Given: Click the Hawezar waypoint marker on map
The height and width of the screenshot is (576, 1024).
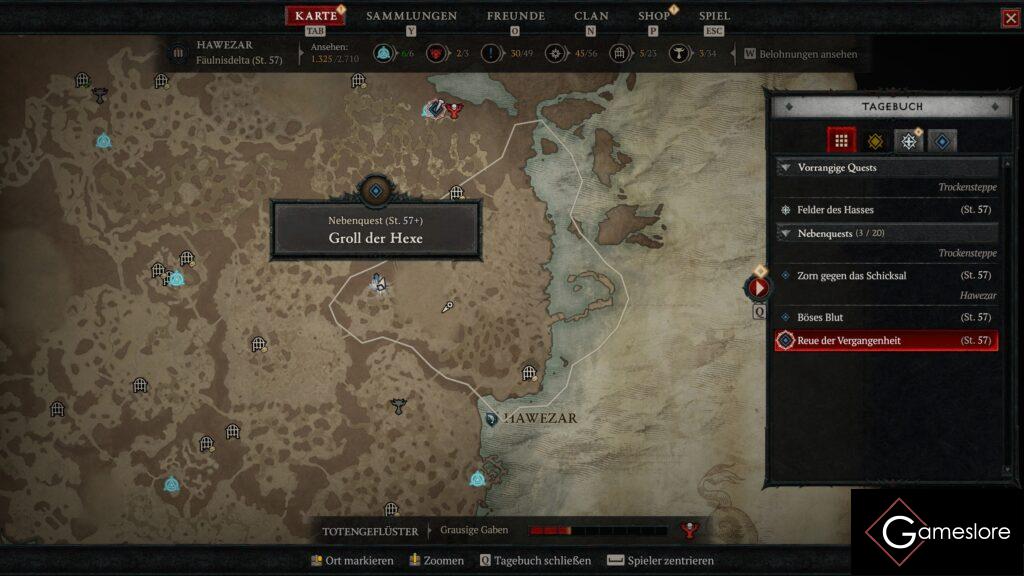Looking at the screenshot, I should click(492, 418).
